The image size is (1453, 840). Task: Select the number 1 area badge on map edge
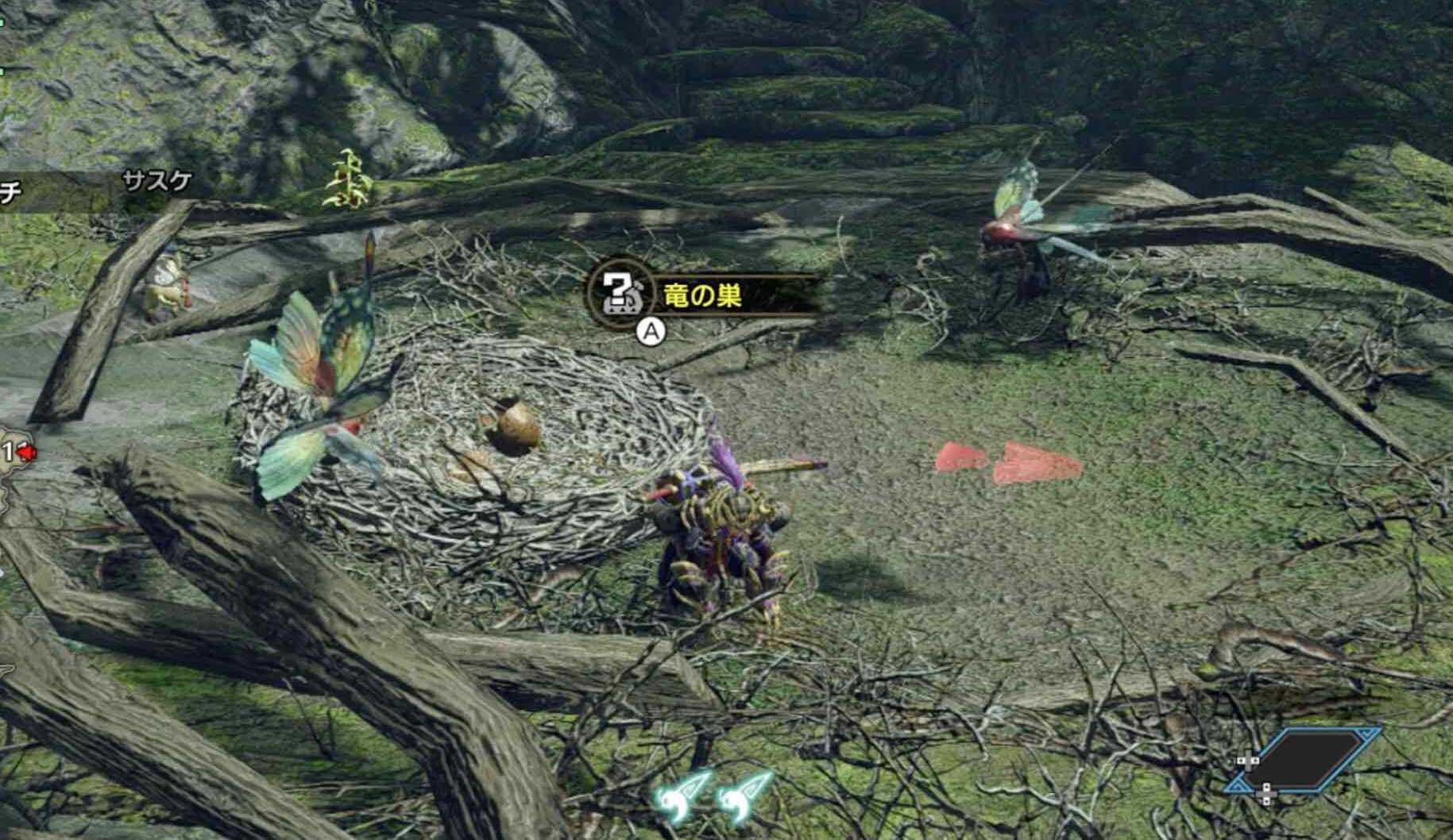(x=8, y=450)
